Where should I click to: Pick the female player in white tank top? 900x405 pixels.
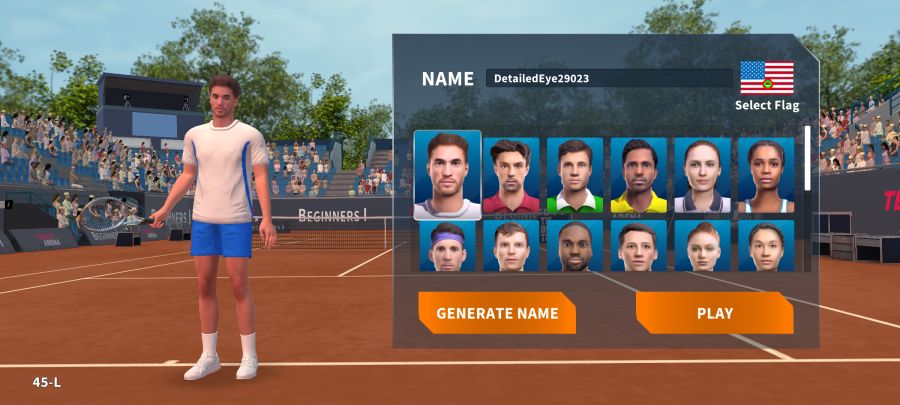[x=766, y=176]
